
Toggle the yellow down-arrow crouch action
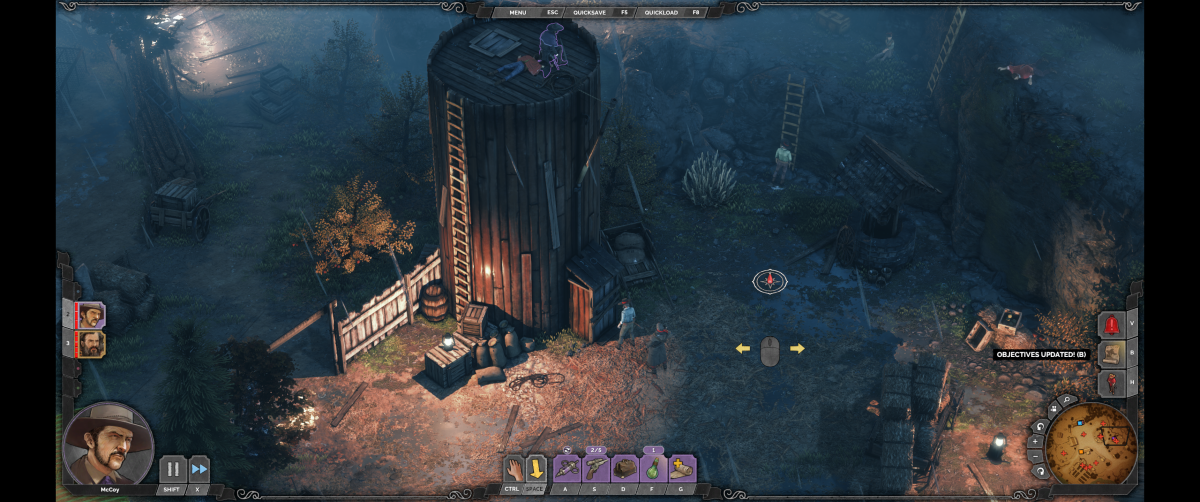pos(537,468)
